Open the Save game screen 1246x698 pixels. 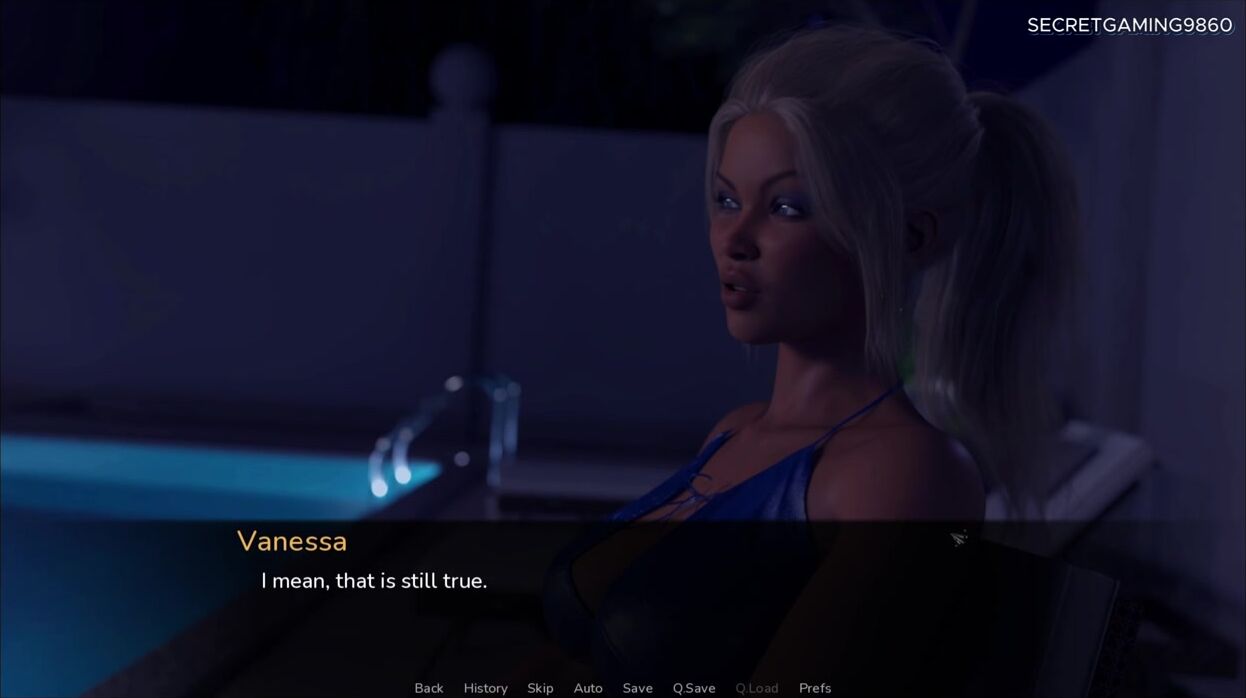(x=637, y=688)
